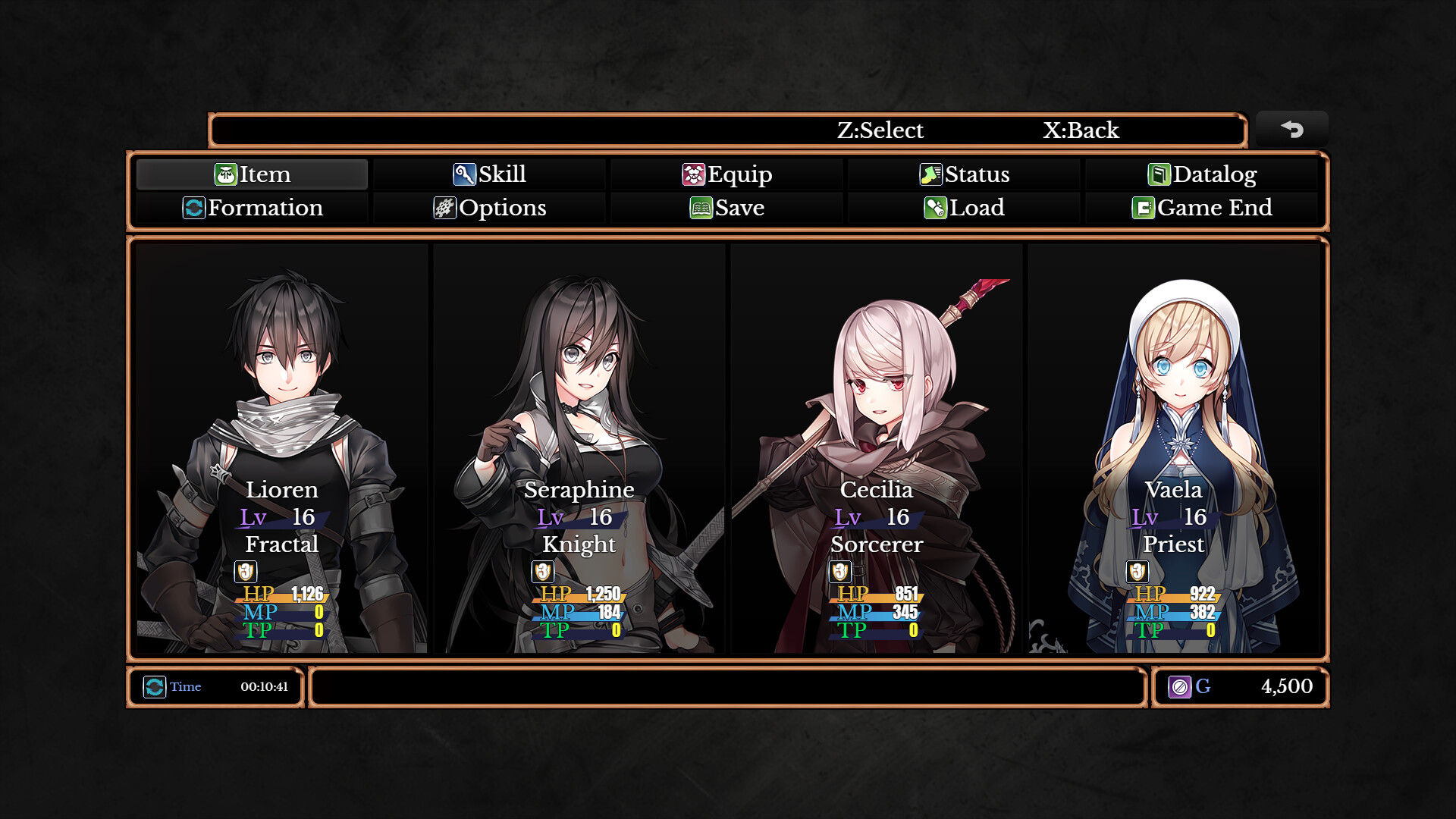Click the gear Options icon
1456x819 pixels.
click(x=447, y=208)
